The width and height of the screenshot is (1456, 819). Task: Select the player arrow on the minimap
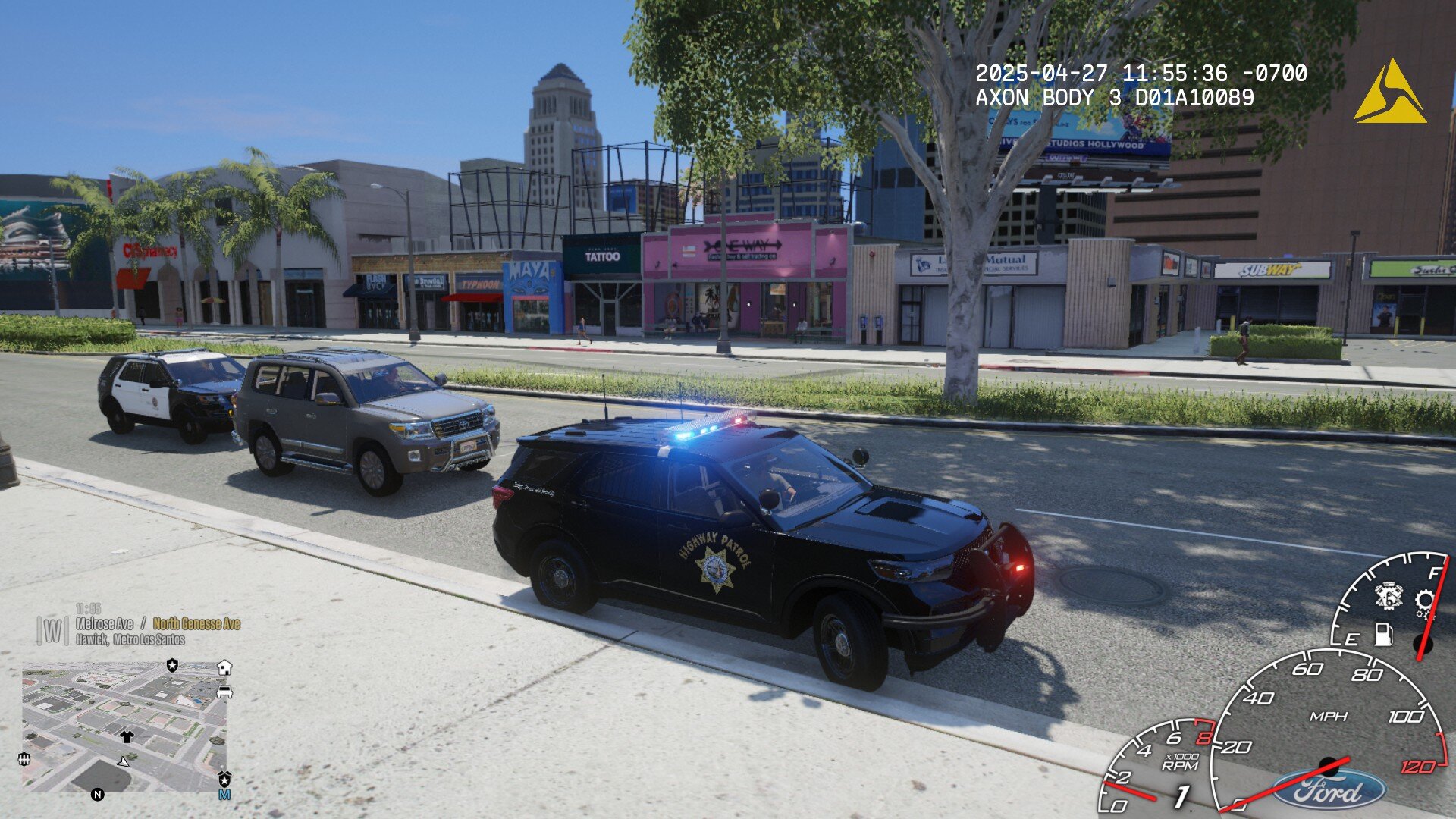(x=123, y=761)
